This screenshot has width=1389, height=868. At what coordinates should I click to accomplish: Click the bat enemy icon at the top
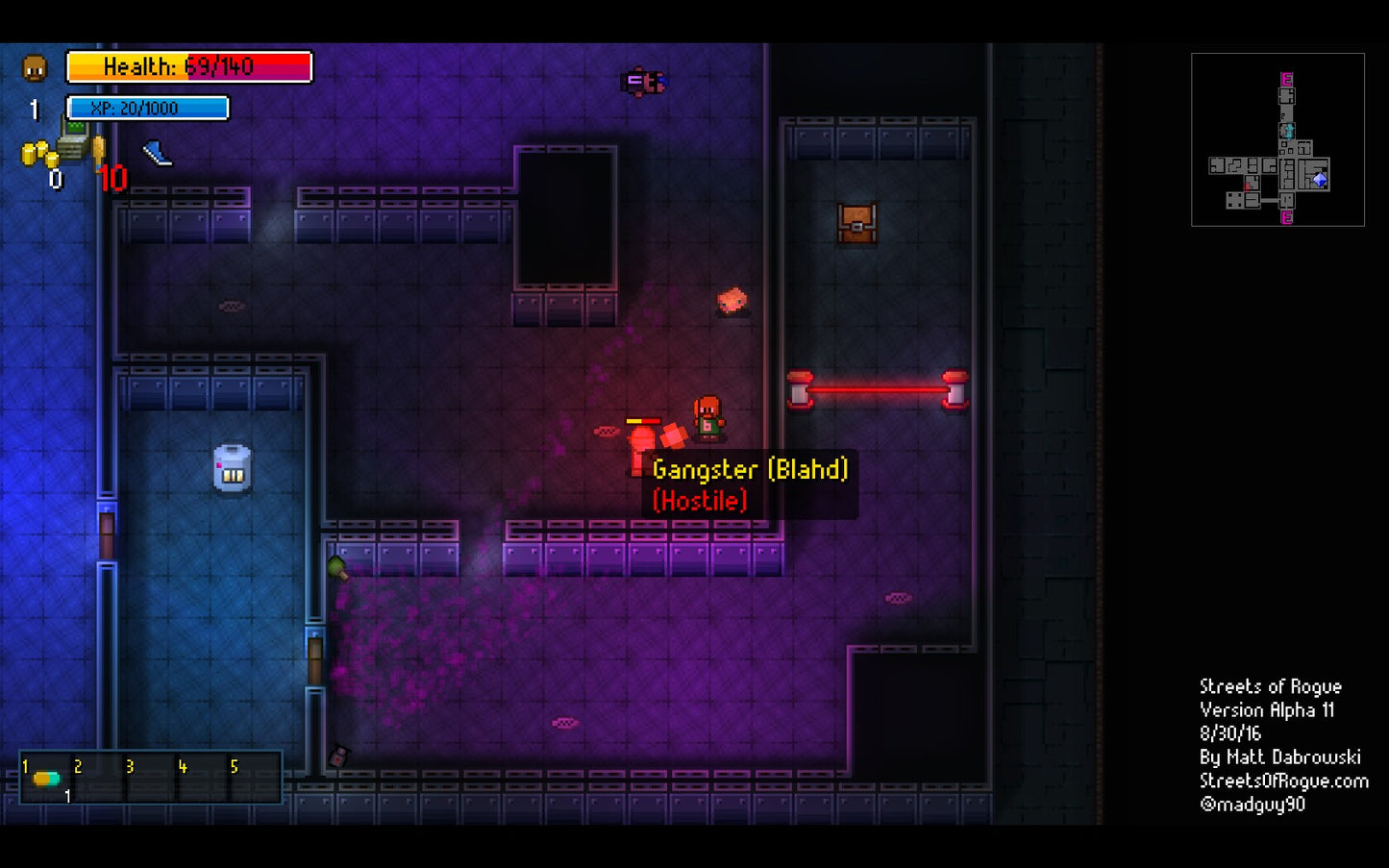pos(642,80)
